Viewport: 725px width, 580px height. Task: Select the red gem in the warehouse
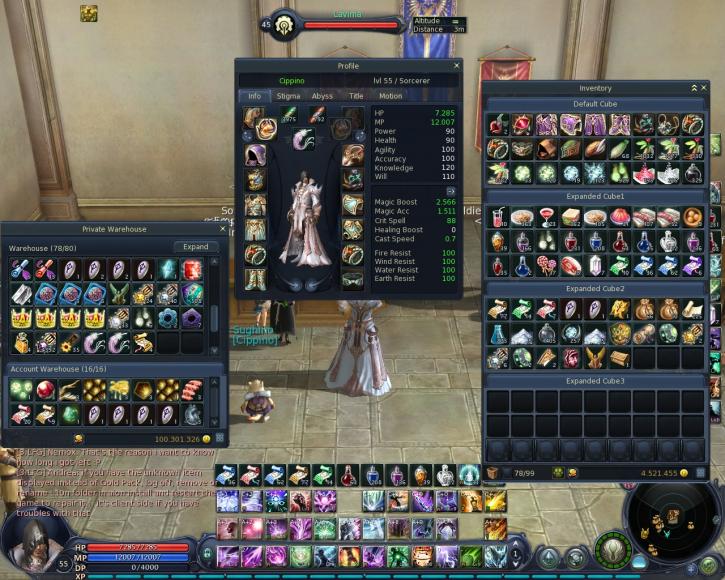(x=192, y=269)
